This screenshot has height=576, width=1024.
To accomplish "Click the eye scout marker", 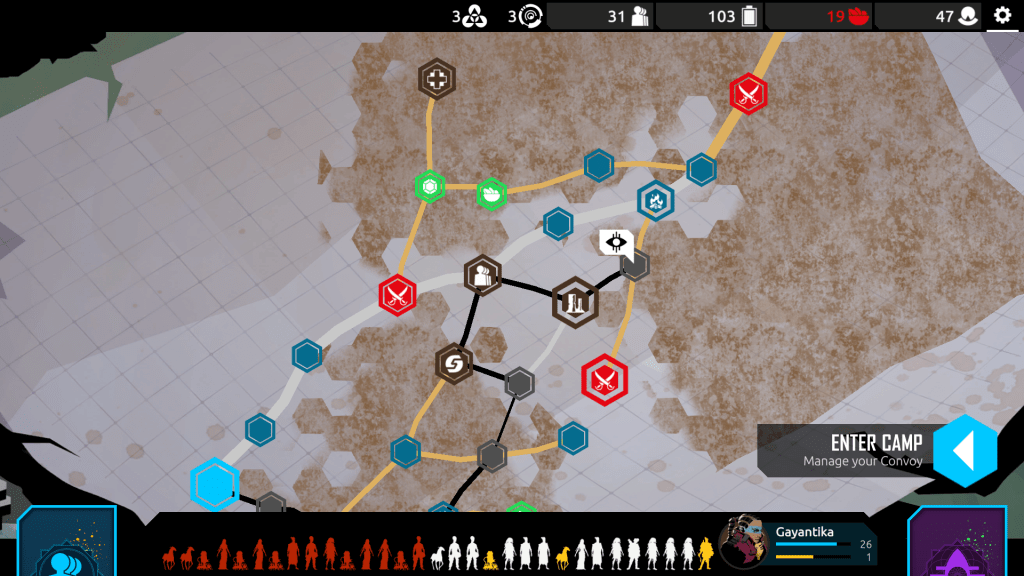I will click(x=616, y=241).
